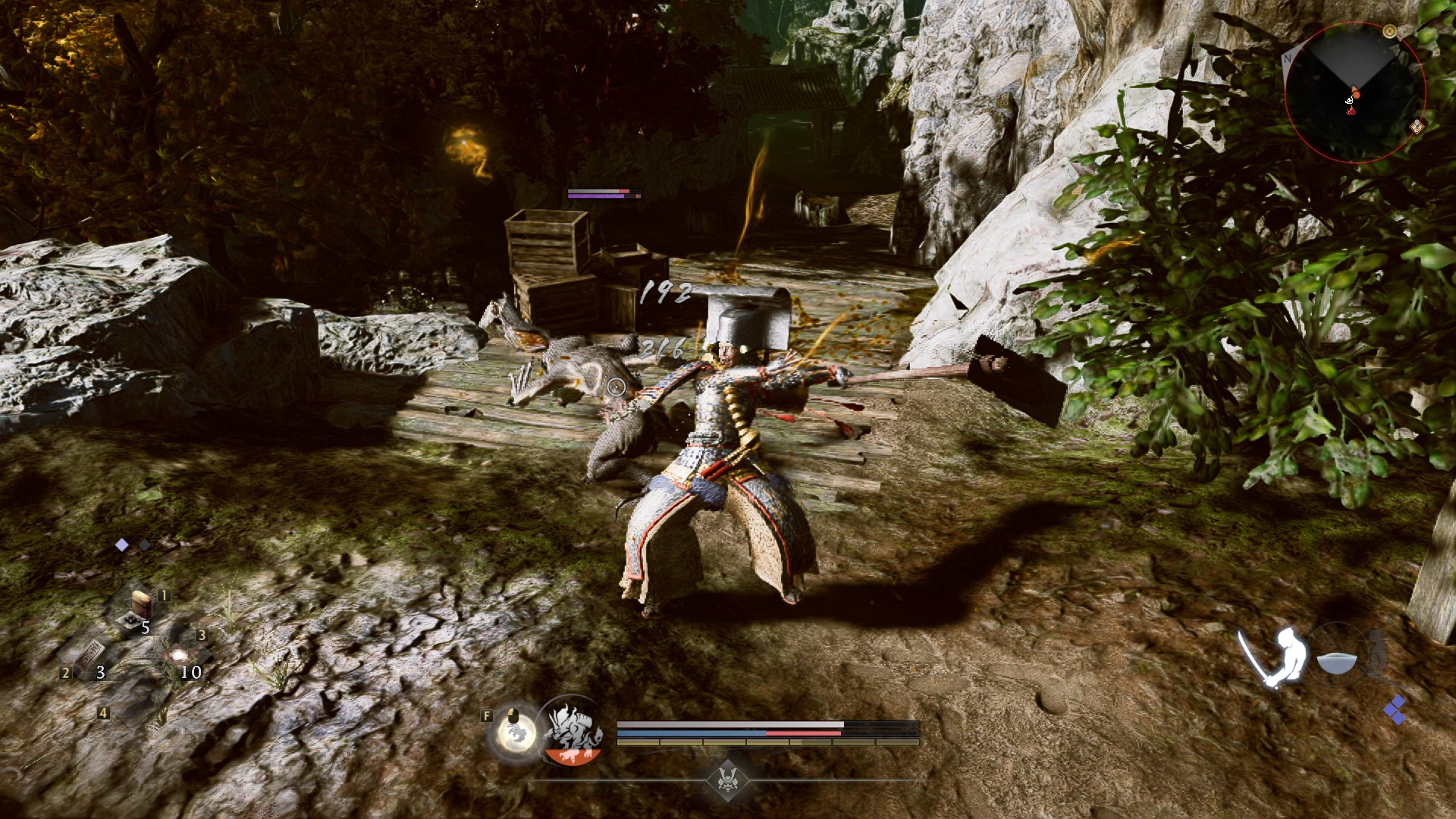The image size is (1456, 819).
Task: Activate the F-key martial art glowing orb
Action: (x=516, y=731)
